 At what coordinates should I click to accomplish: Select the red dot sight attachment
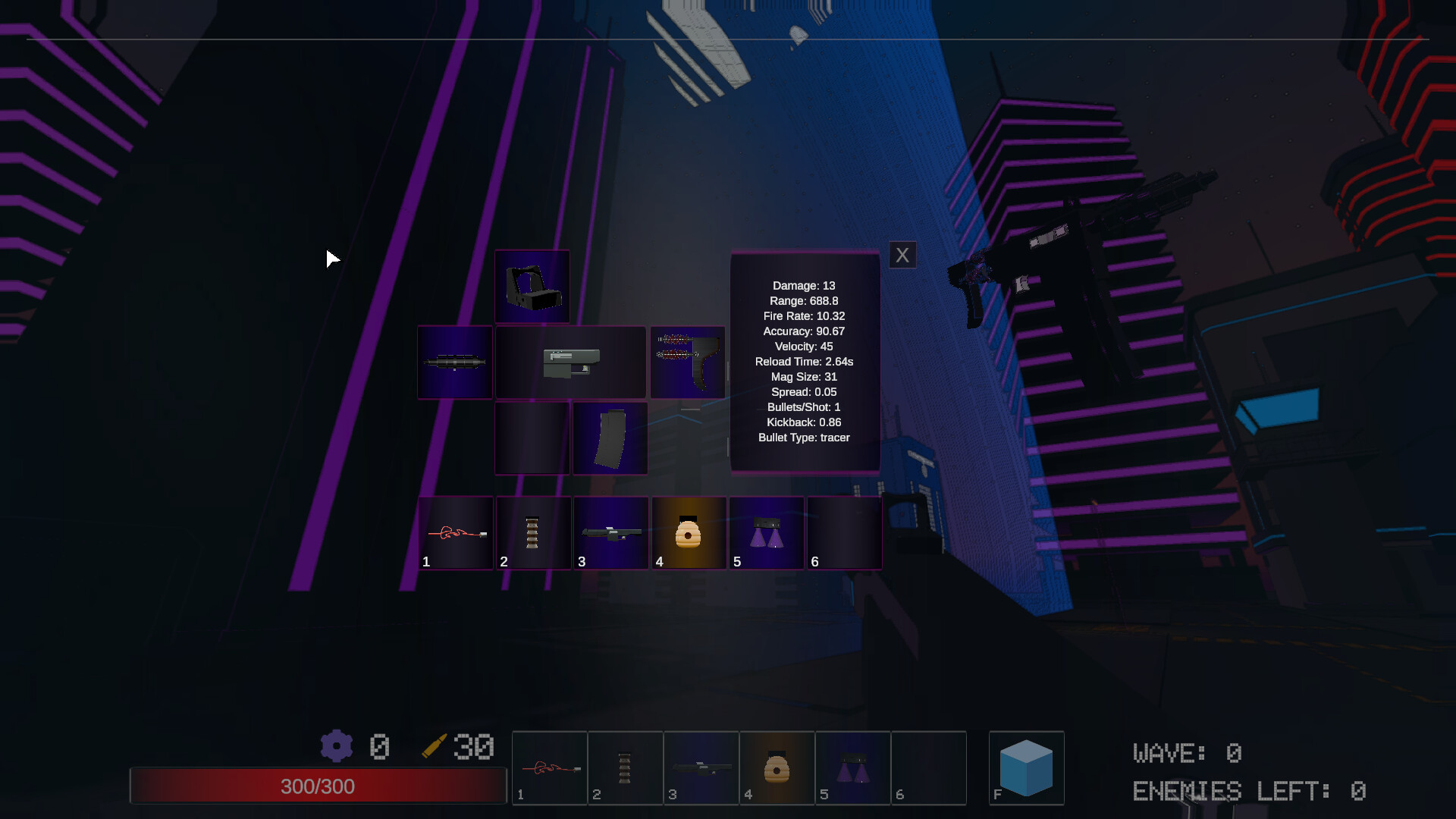[532, 287]
